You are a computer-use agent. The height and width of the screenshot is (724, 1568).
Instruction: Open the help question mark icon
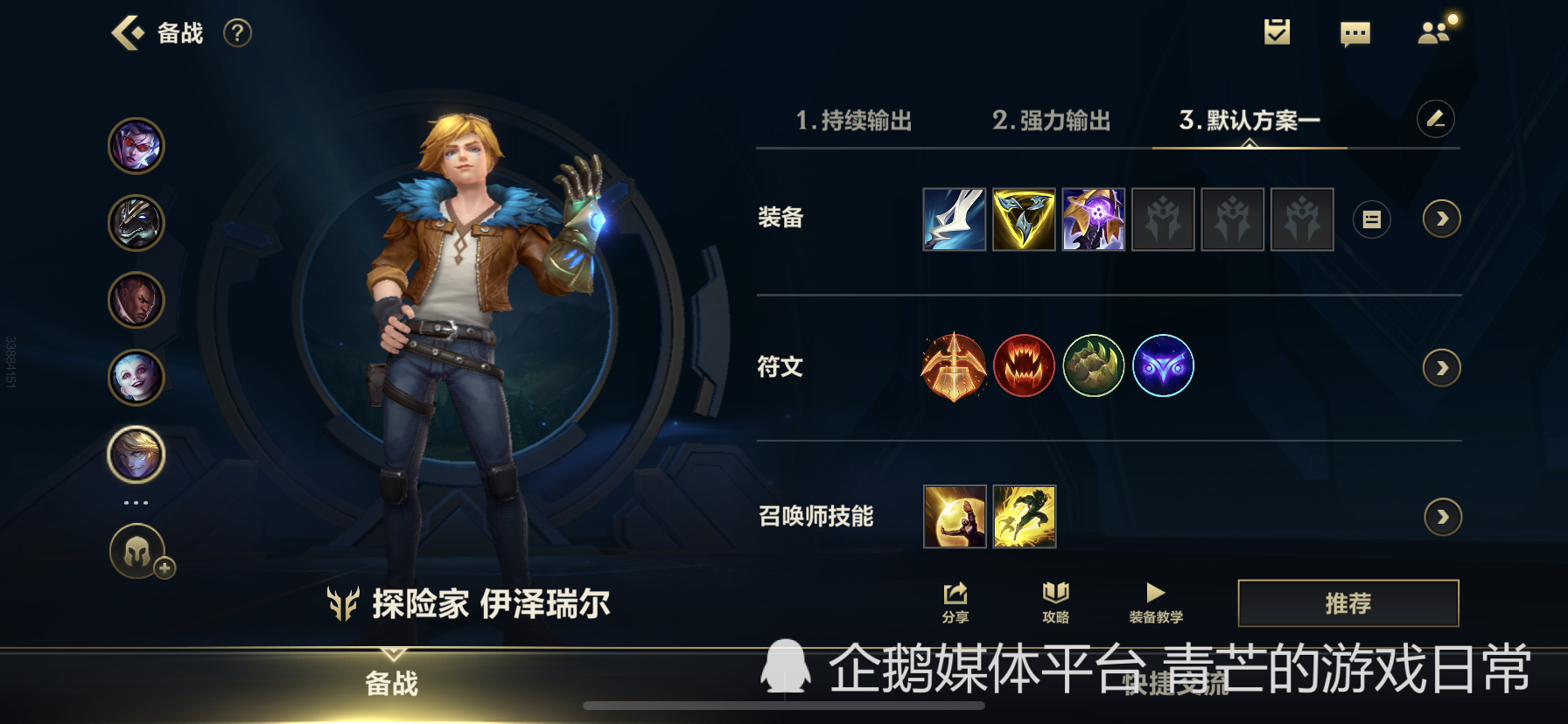pos(234,32)
